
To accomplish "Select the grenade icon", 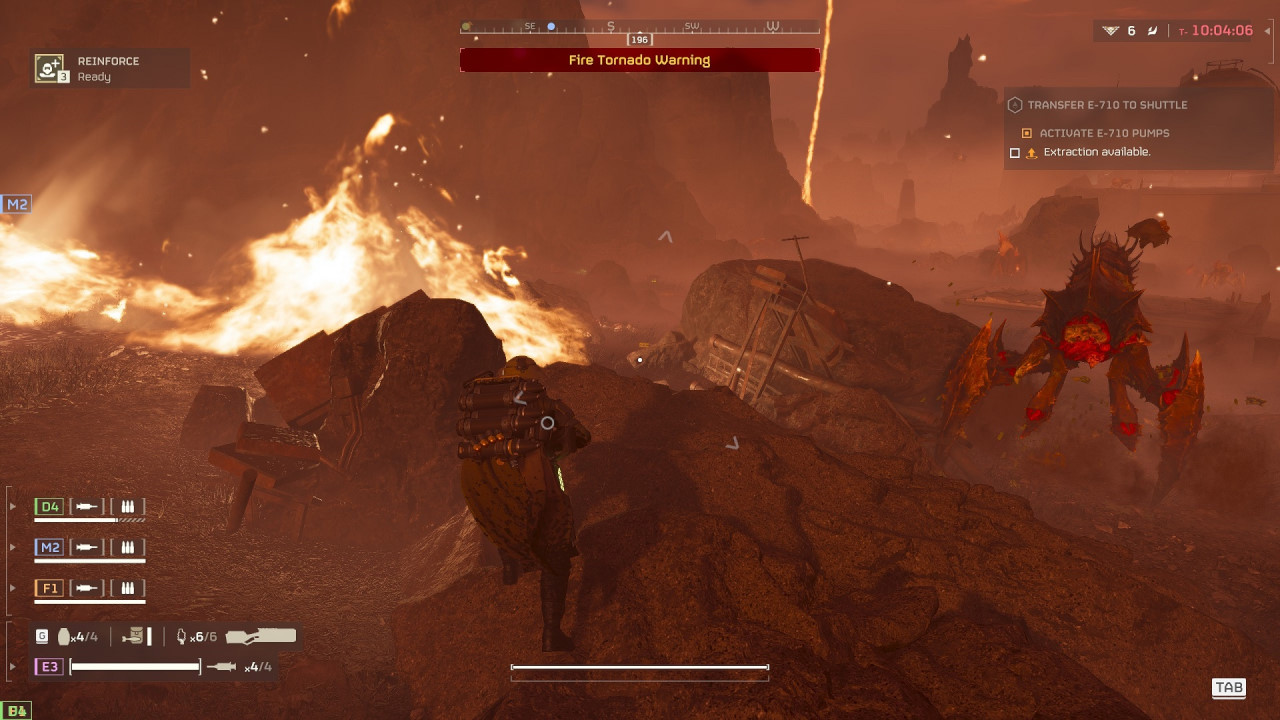I will 65,636.
